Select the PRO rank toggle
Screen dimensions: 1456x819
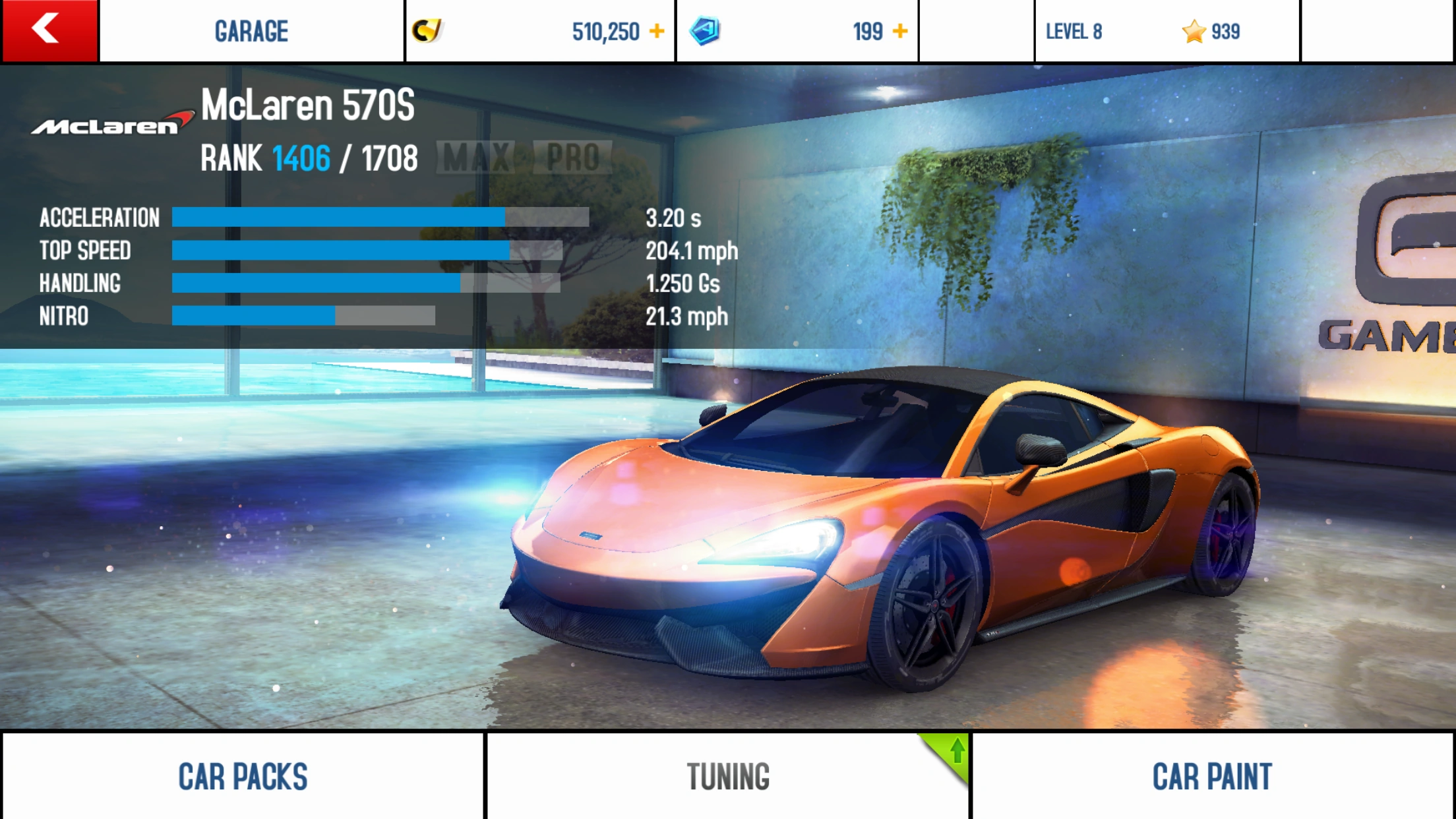tap(572, 158)
